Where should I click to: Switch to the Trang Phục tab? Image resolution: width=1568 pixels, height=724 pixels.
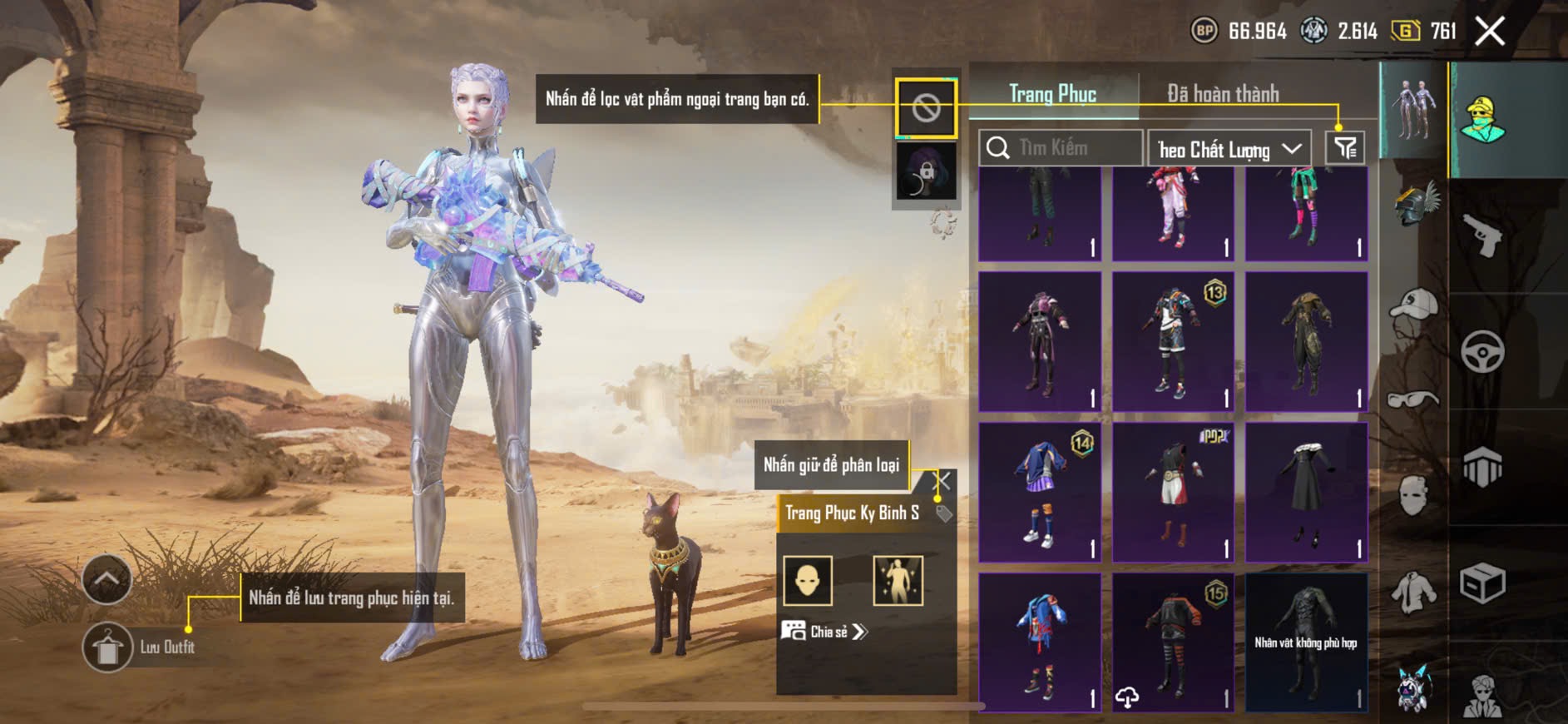1052,94
